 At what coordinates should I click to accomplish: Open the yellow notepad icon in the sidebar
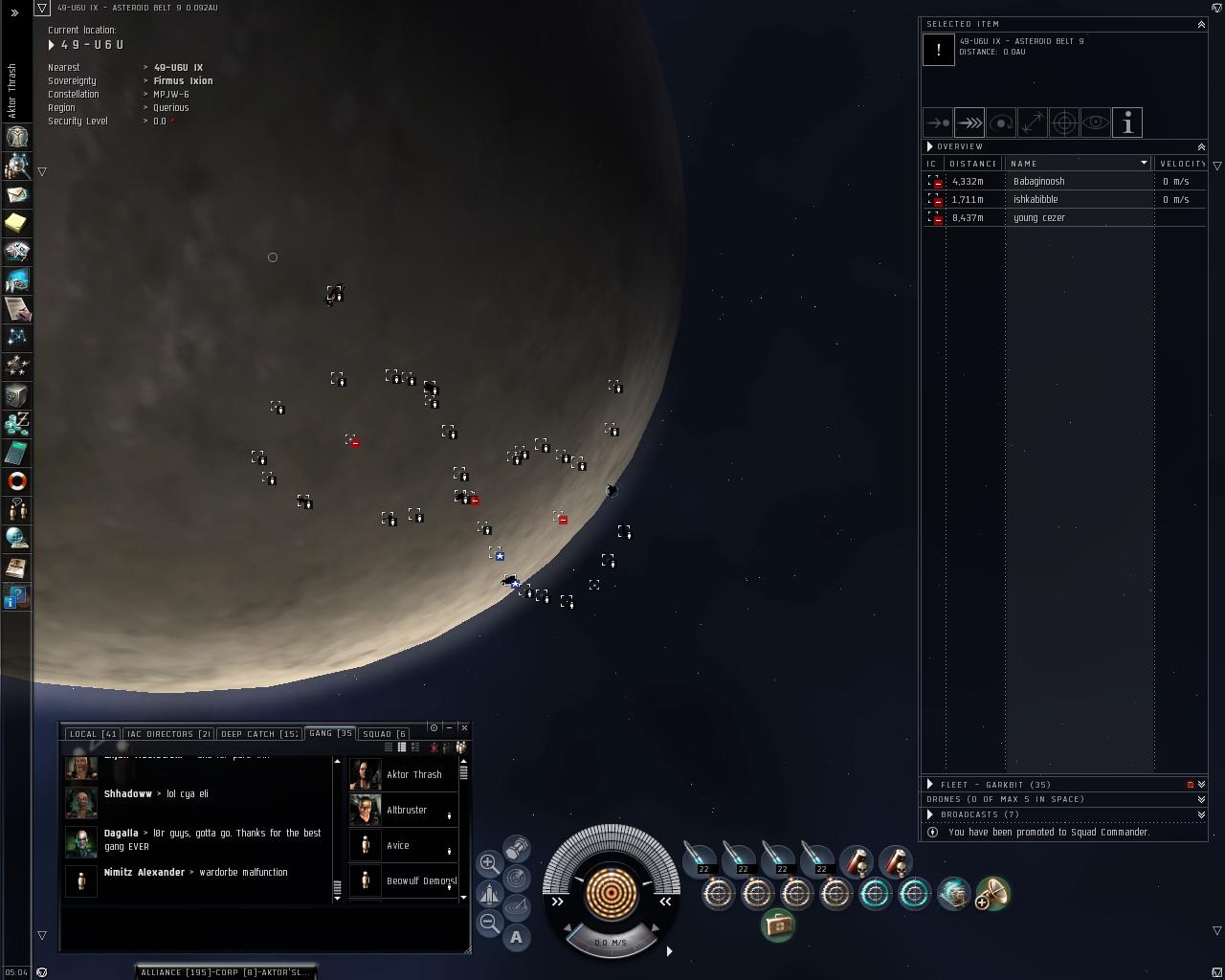[17, 223]
